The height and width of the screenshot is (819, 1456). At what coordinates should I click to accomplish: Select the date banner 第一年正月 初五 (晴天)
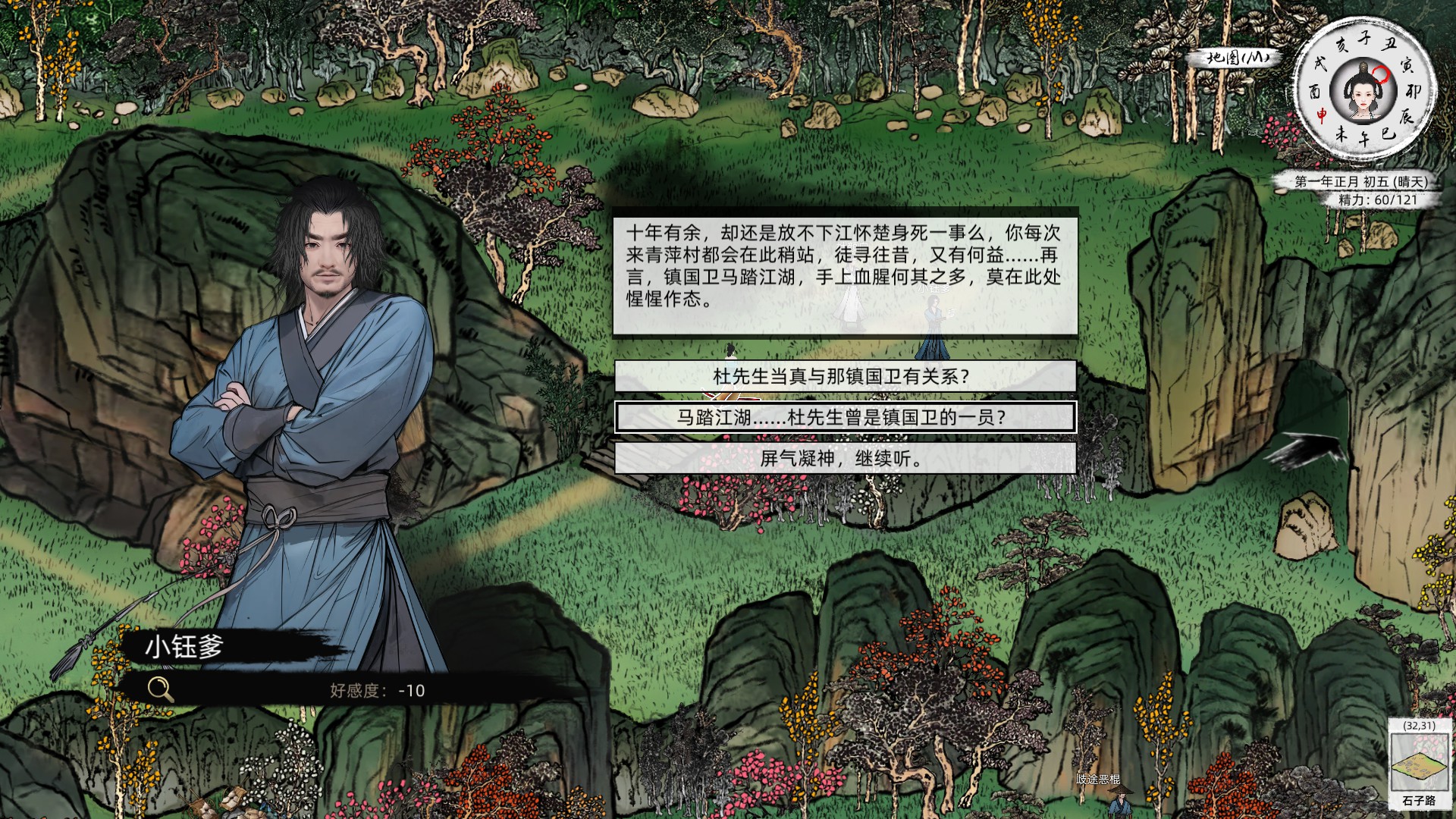1357,182
